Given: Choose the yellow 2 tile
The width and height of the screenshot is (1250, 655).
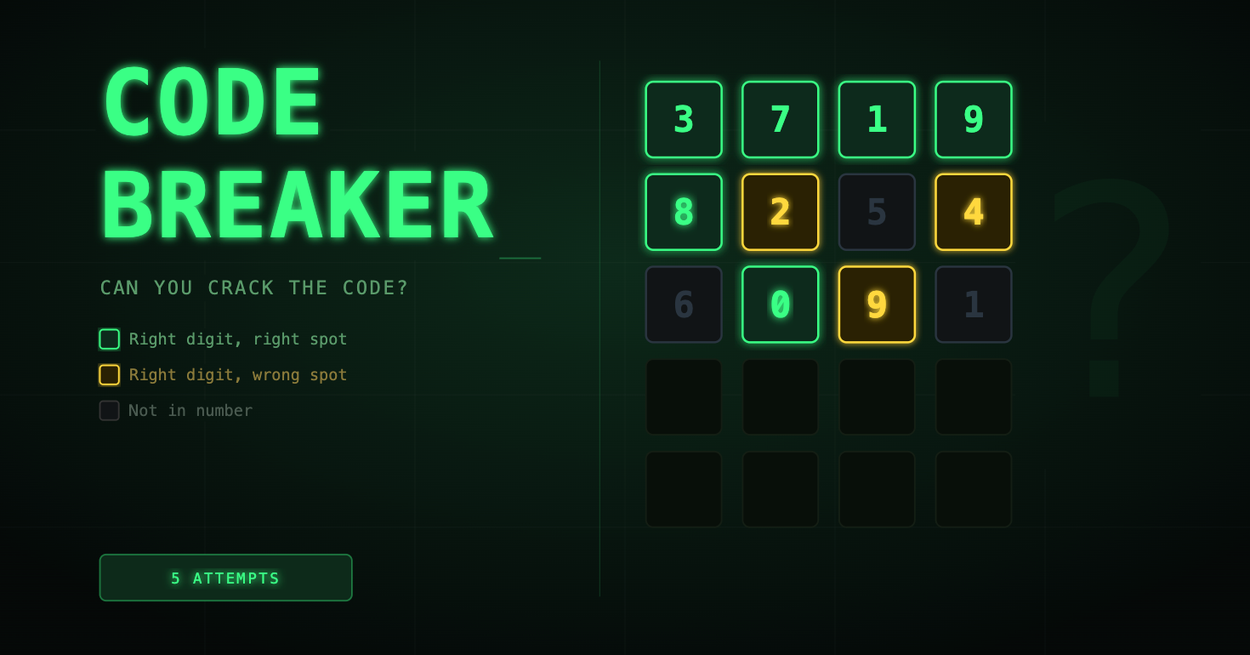Looking at the screenshot, I should (x=780, y=212).
